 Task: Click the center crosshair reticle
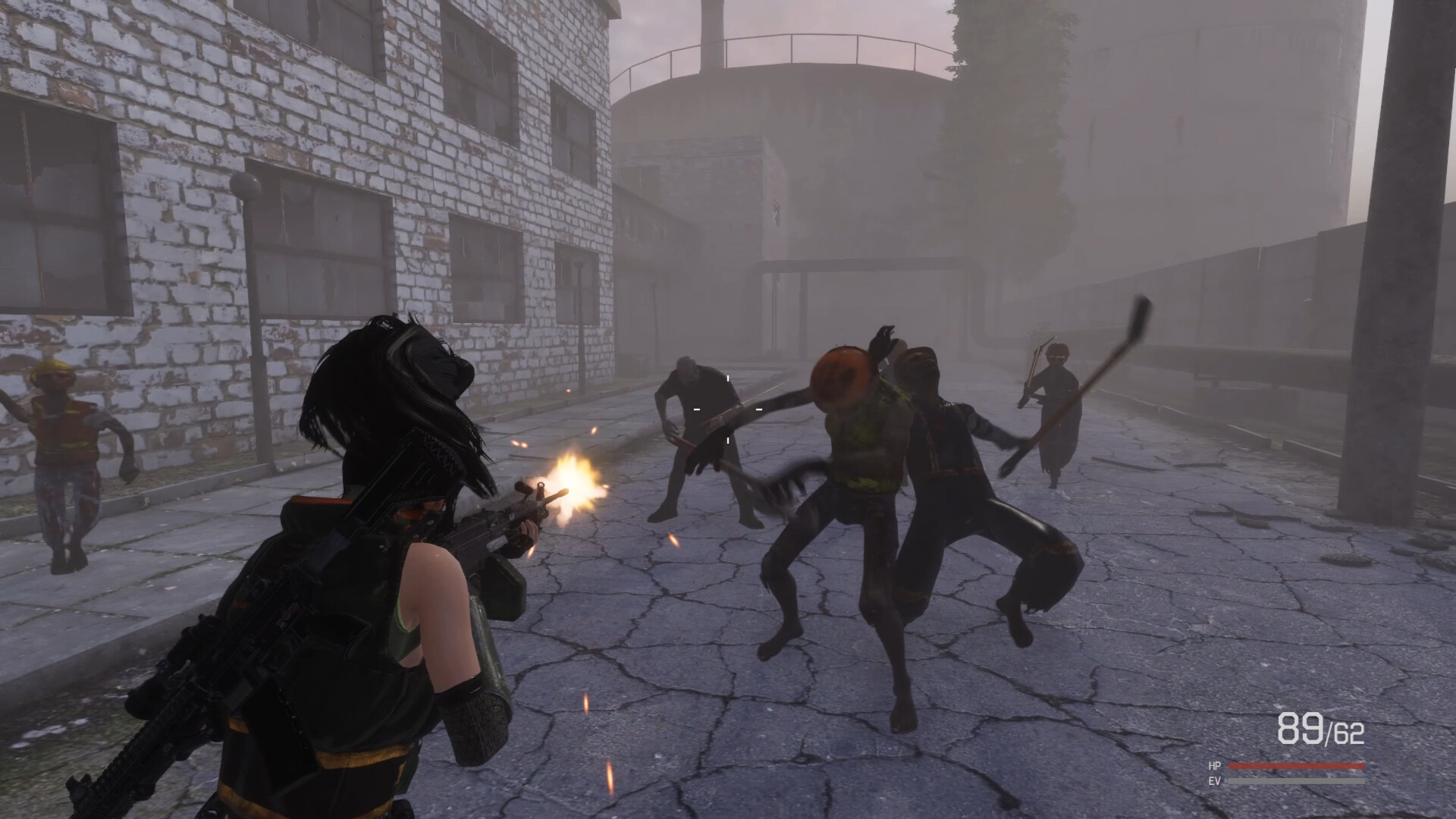(728, 409)
